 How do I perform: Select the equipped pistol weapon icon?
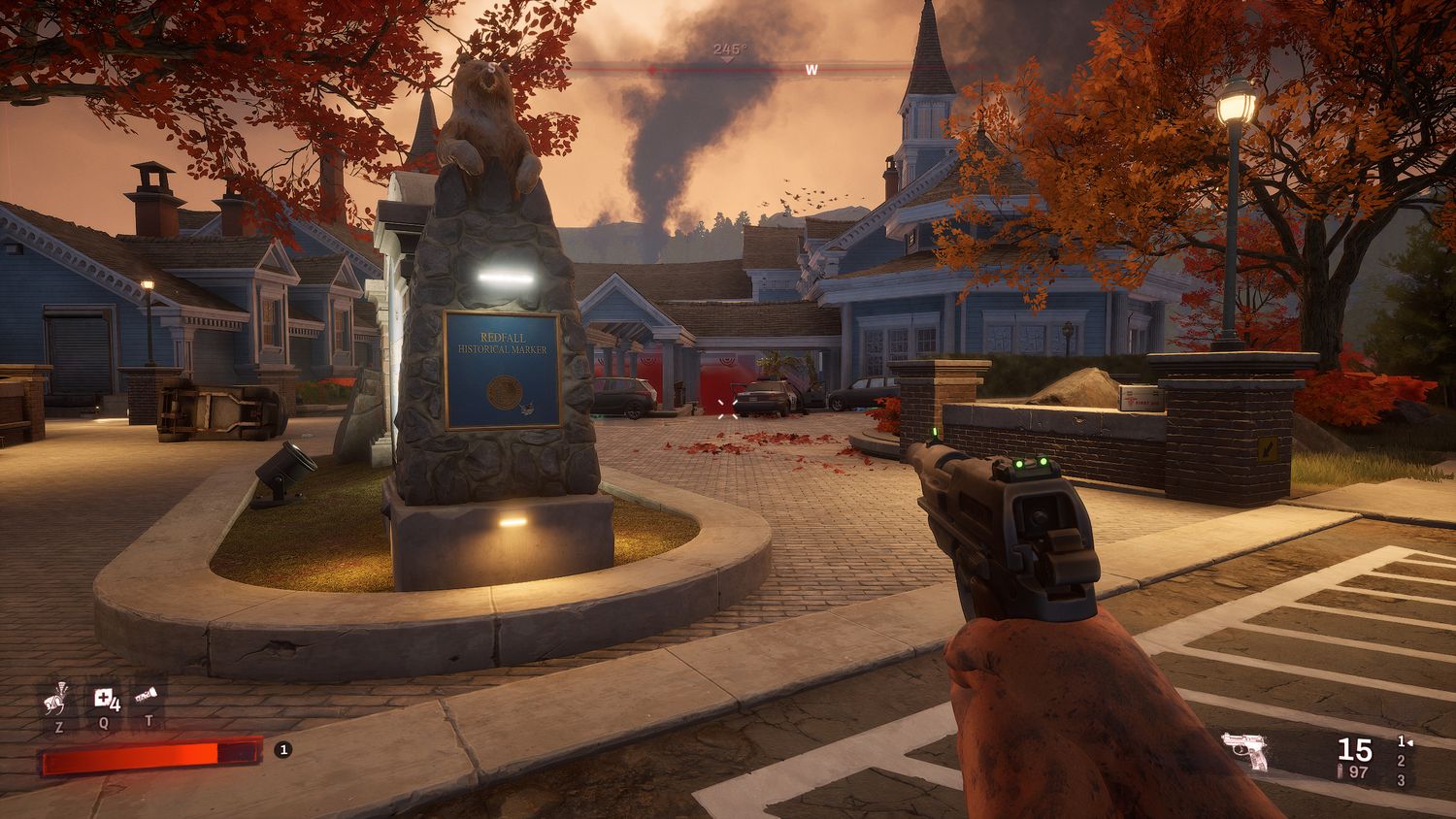1245,750
